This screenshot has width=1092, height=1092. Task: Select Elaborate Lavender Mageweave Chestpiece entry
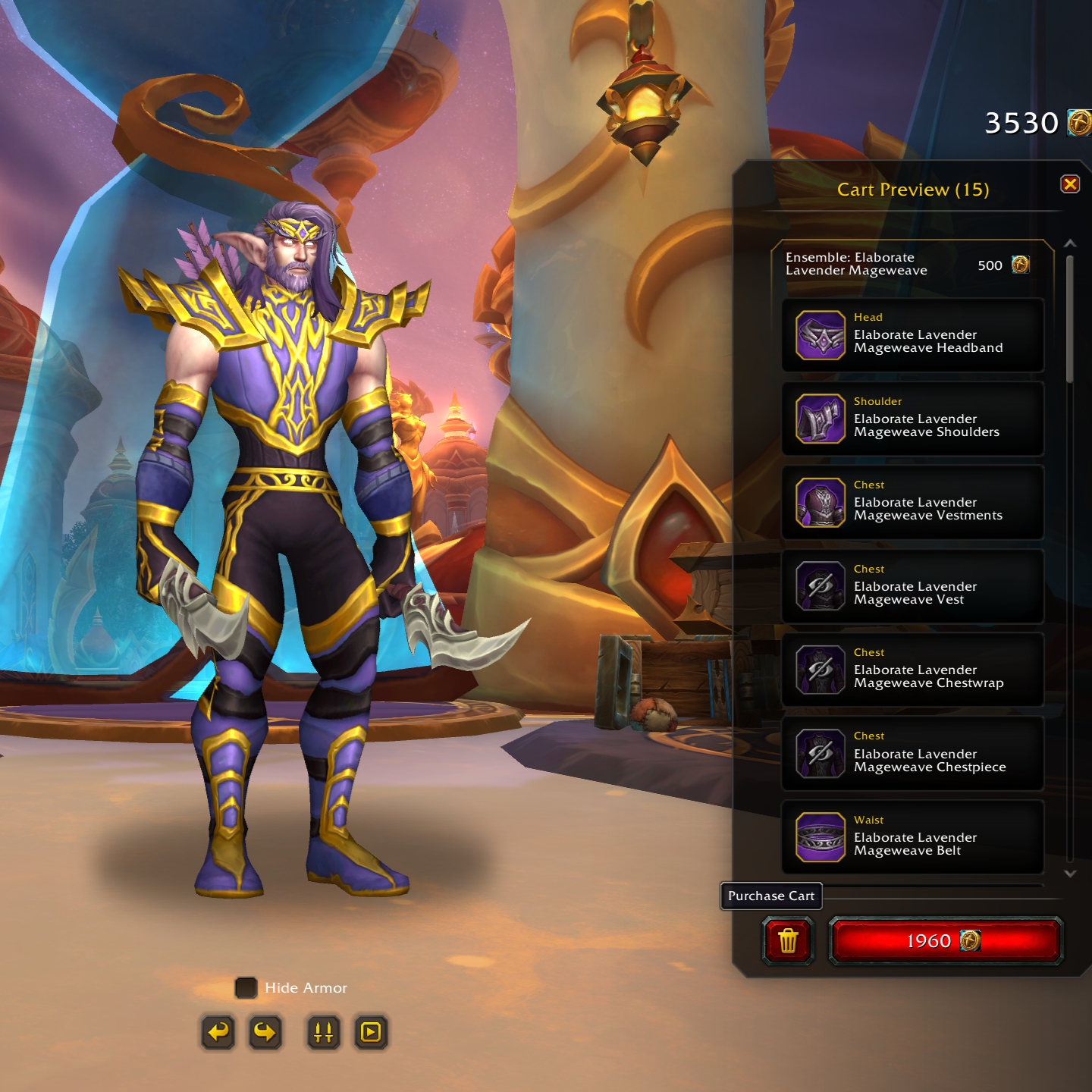click(x=912, y=753)
